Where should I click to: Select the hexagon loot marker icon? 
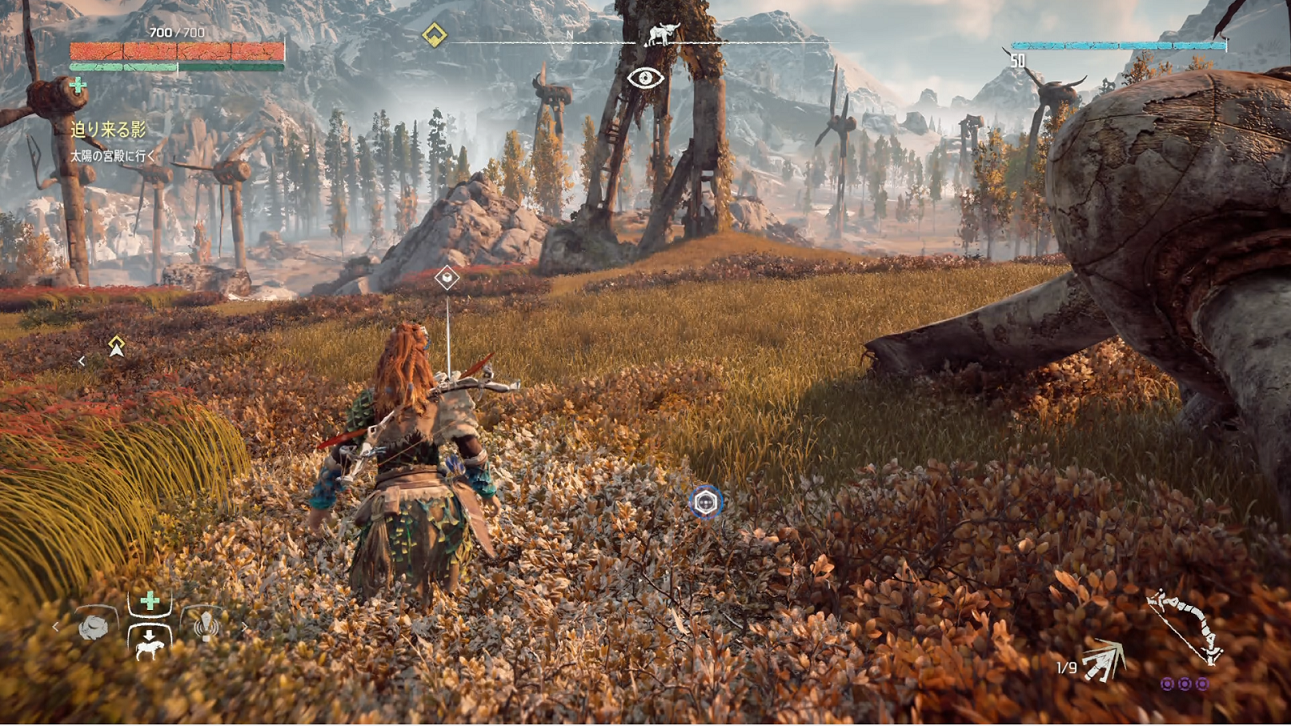(706, 502)
